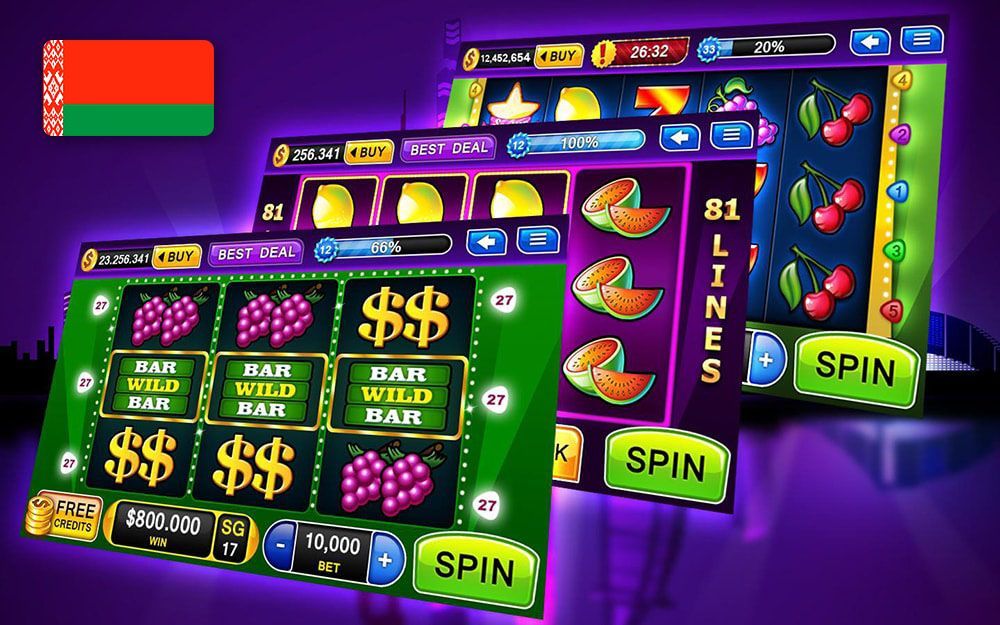Spin the 81 Lines watermelon slot
Screen dimensions: 1000x625
668,462
